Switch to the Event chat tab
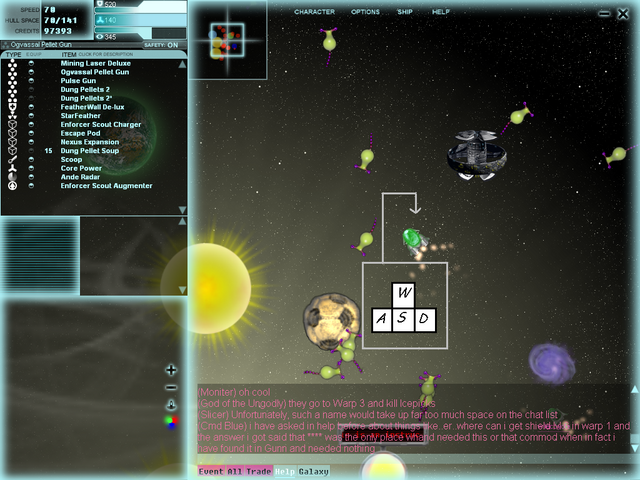The width and height of the screenshot is (640, 480). coord(210,471)
